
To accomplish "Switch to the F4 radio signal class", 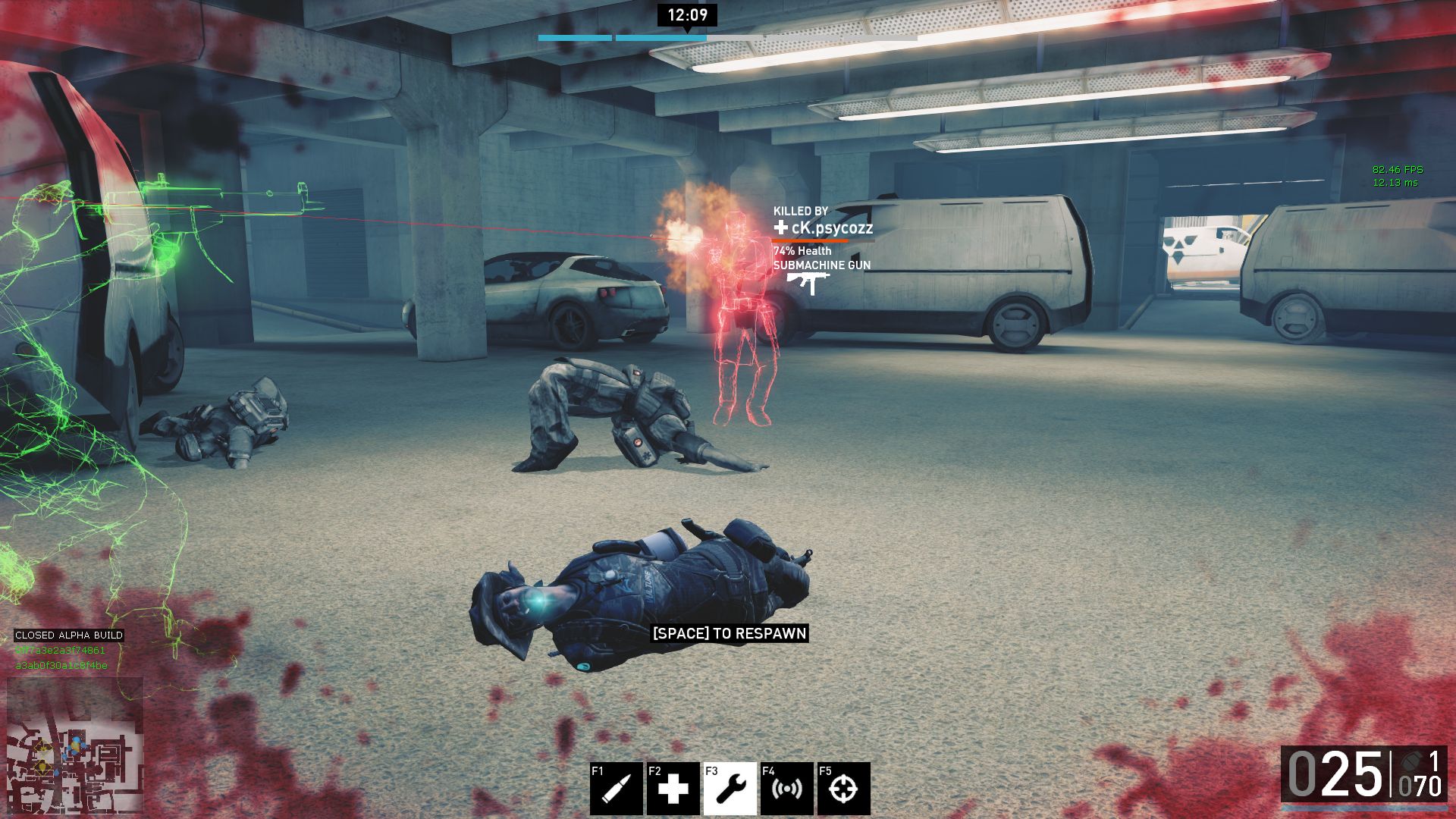I will click(x=786, y=789).
